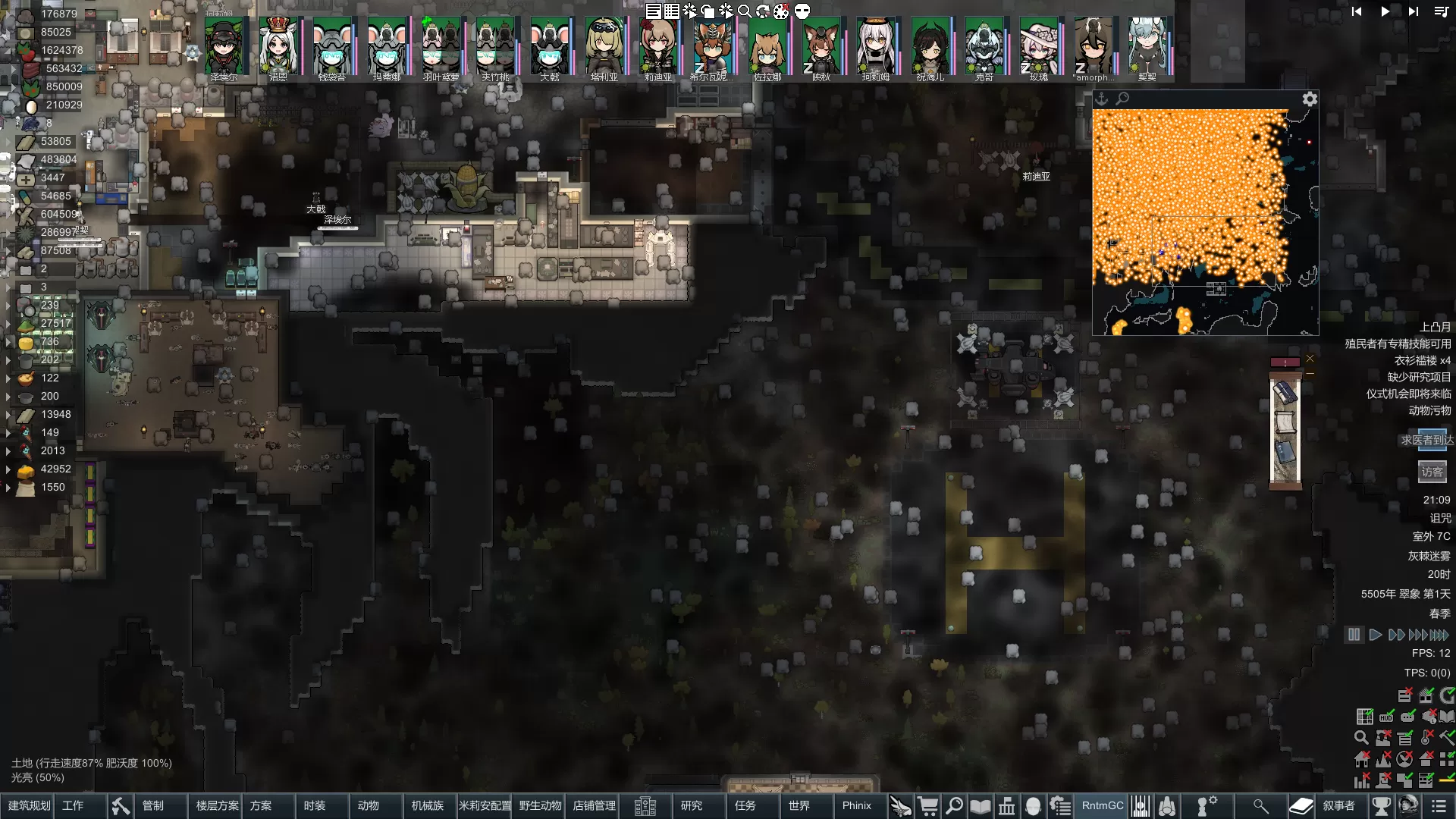Select colonist portrait 珂莉姆

pyautogui.click(x=875, y=47)
